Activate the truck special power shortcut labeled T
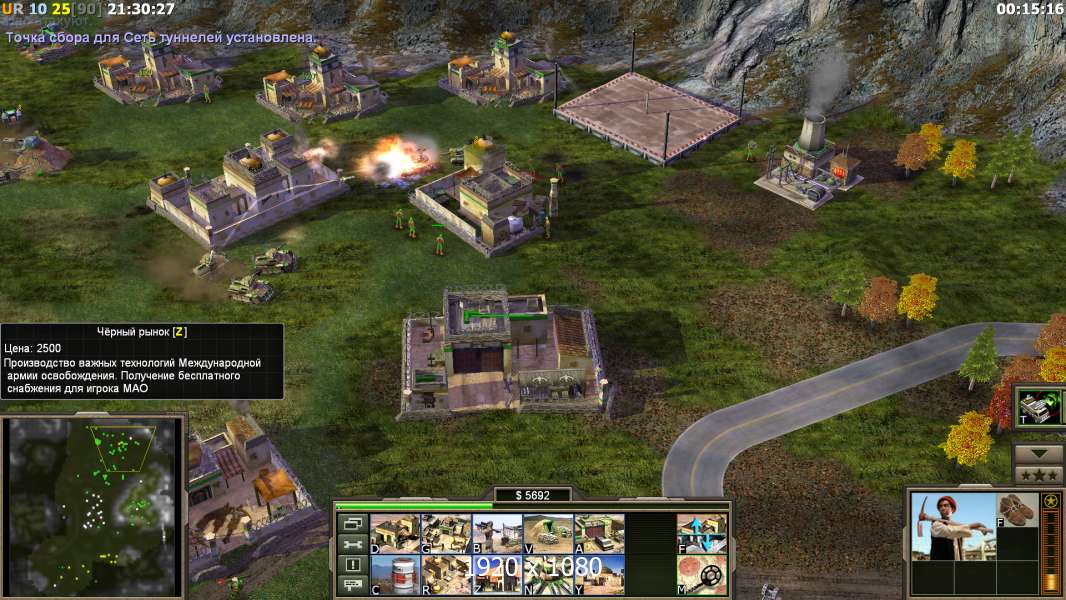The height and width of the screenshot is (600, 1066). 1039,406
